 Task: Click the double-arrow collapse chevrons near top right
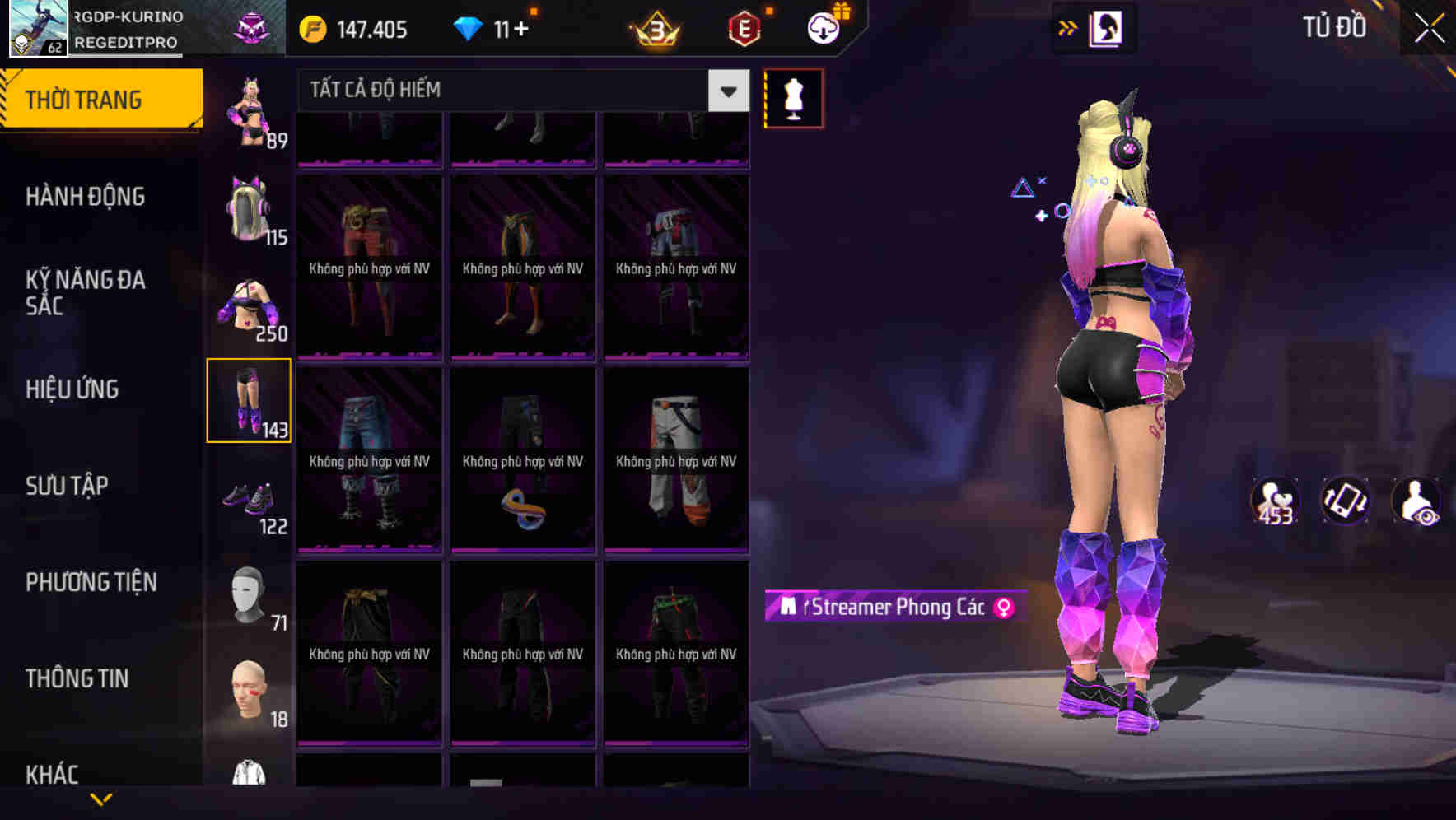coord(1068,27)
